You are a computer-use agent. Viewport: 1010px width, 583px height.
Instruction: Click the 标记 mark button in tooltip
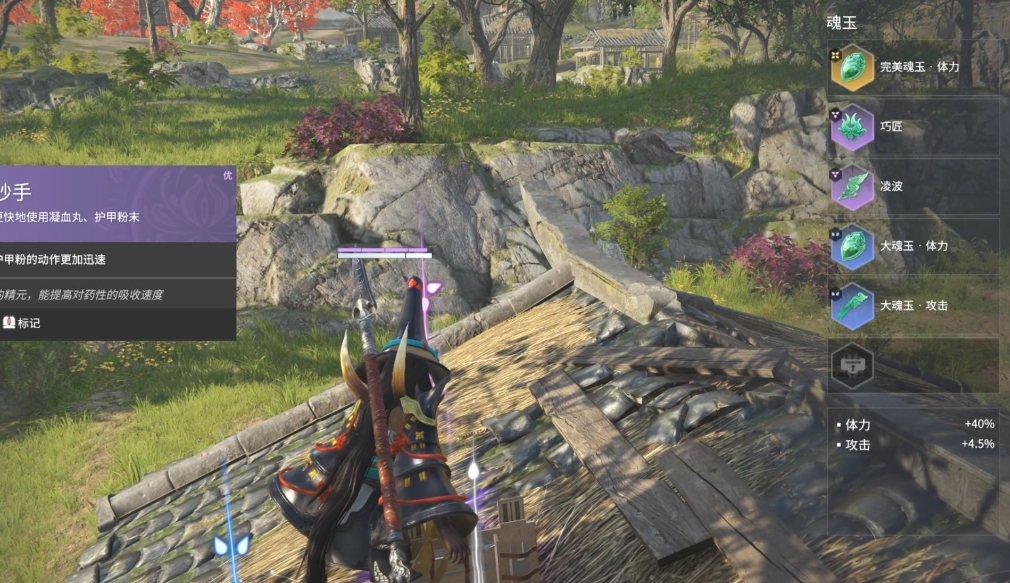coord(22,323)
